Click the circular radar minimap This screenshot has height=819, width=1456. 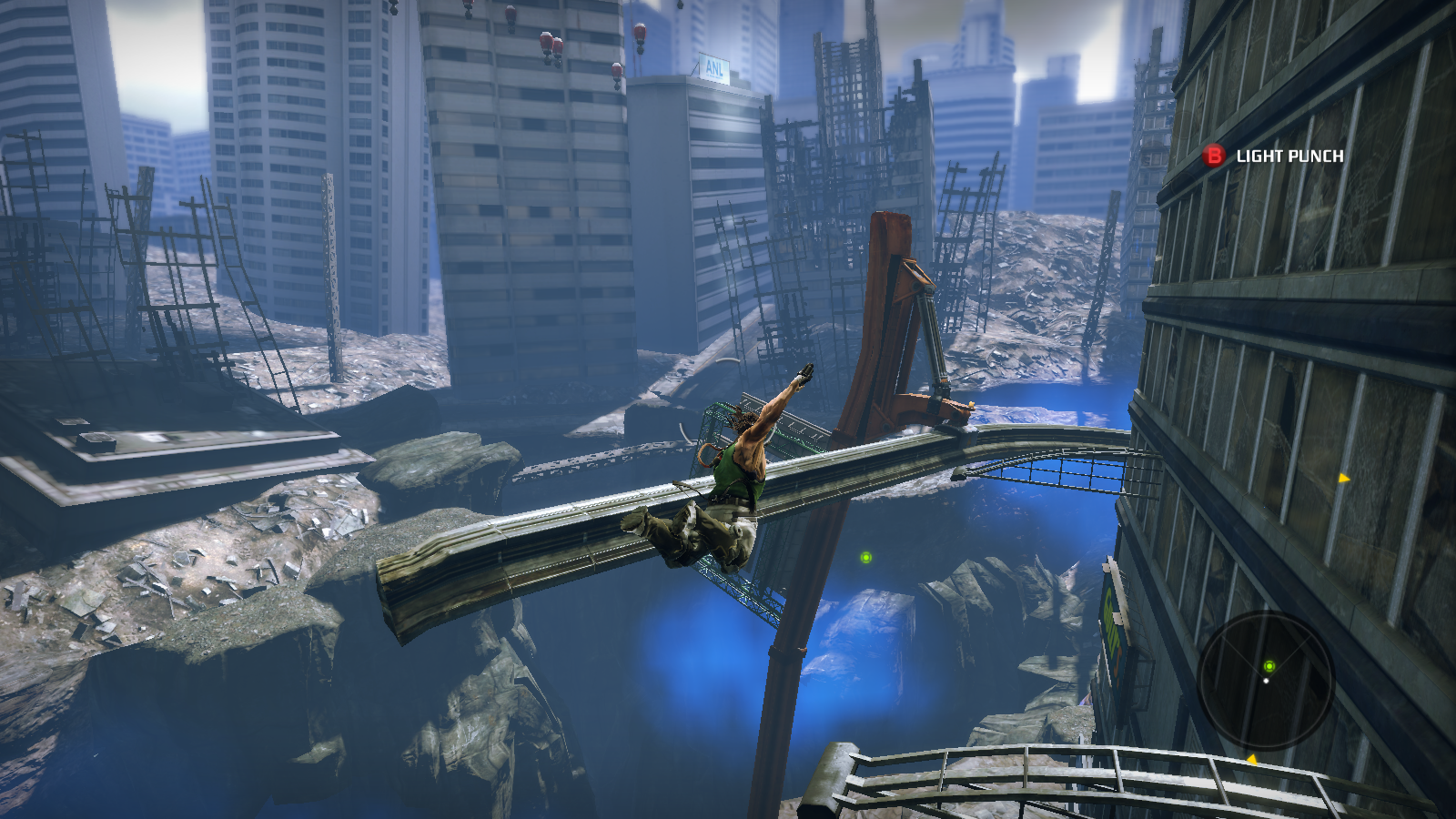pos(1266,680)
